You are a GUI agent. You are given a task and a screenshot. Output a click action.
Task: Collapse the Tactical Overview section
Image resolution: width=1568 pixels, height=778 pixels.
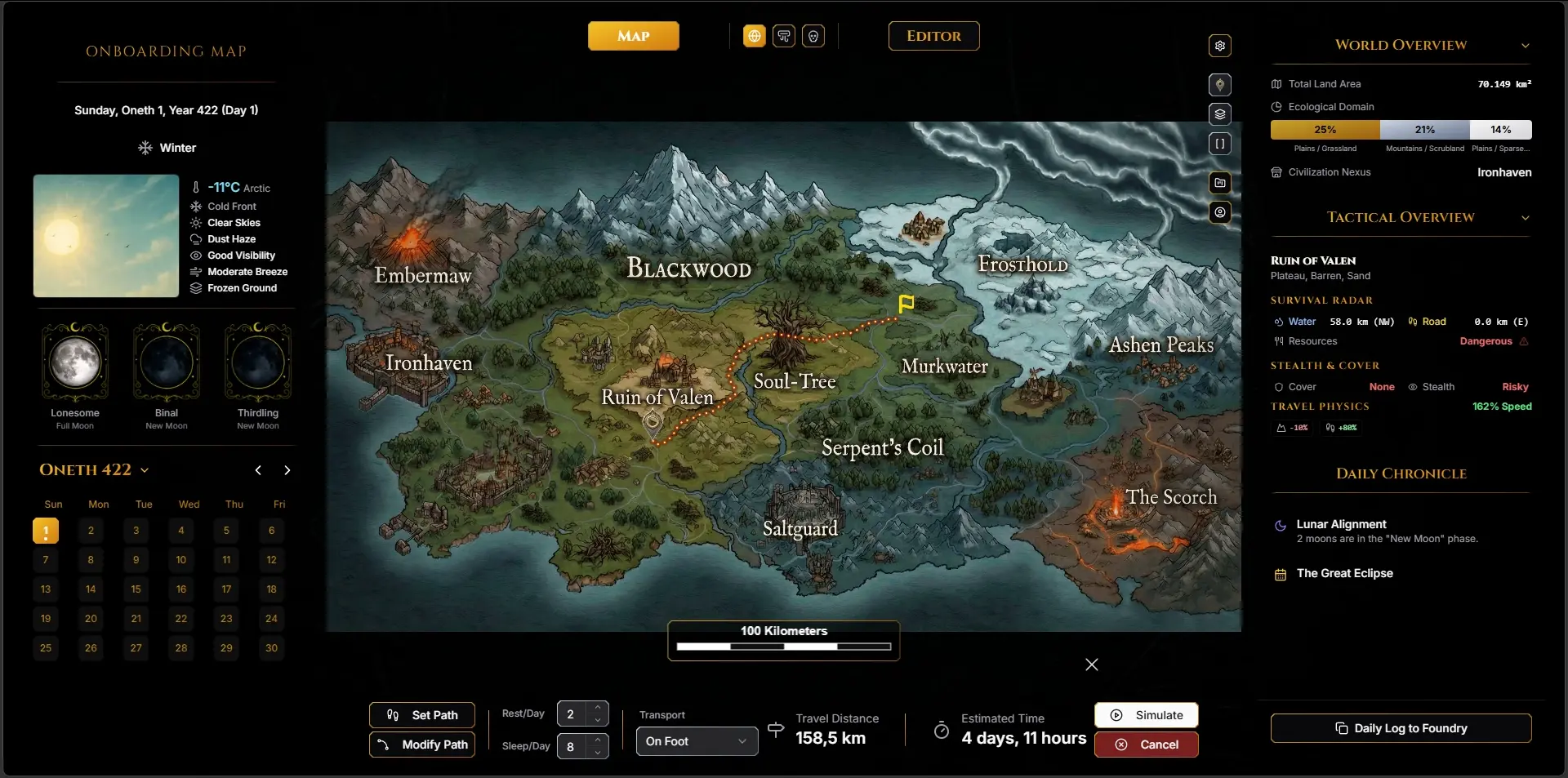tap(1525, 218)
